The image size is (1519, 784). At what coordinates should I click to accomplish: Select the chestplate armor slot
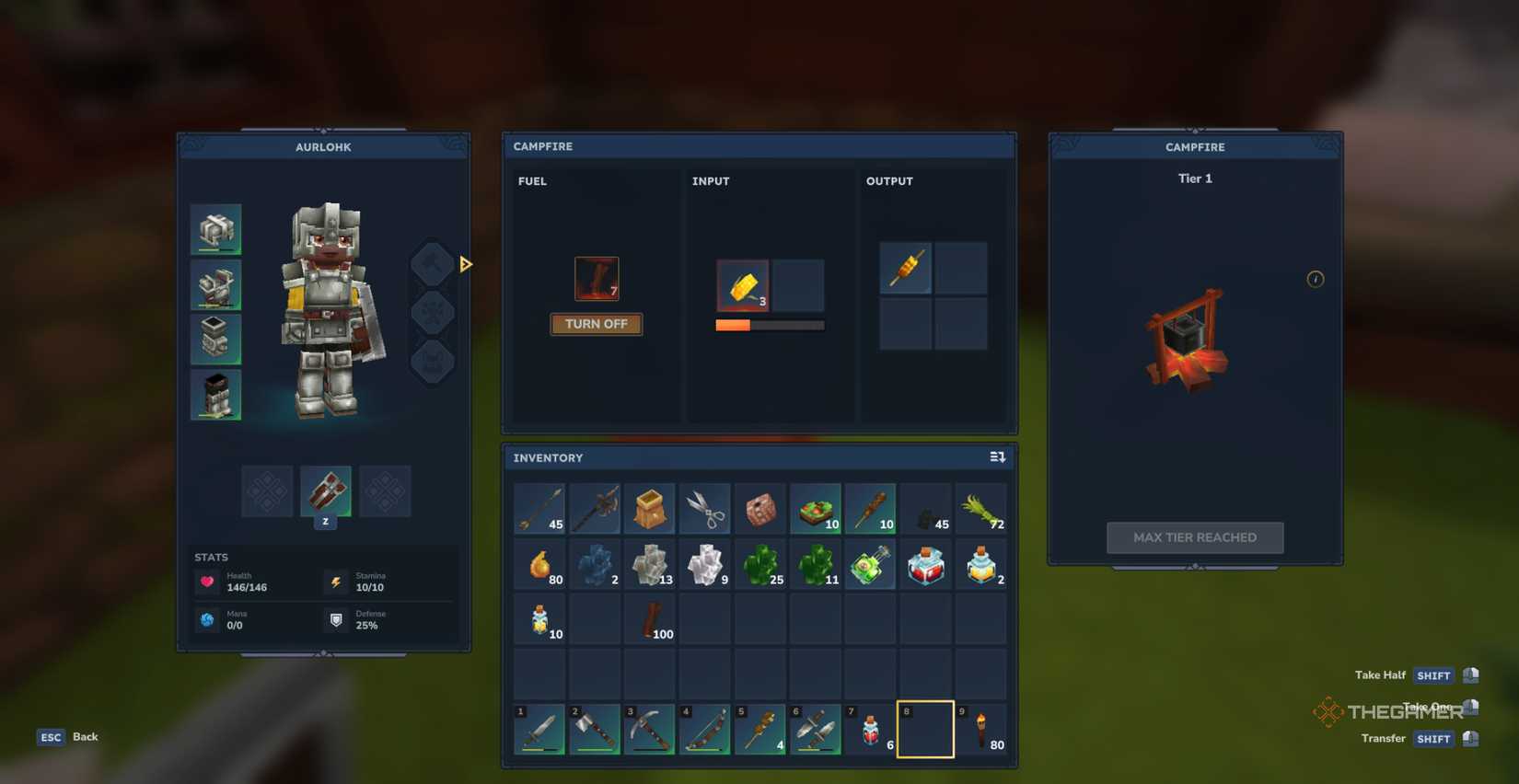pyautogui.click(x=215, y=284)
